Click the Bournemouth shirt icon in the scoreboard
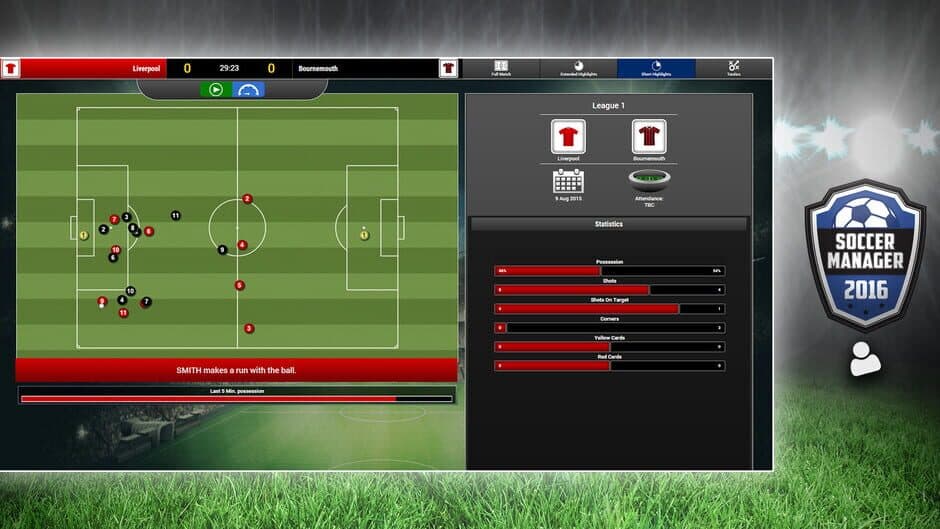The width and height of the screenshot is (940, 529). click(448, 68)
